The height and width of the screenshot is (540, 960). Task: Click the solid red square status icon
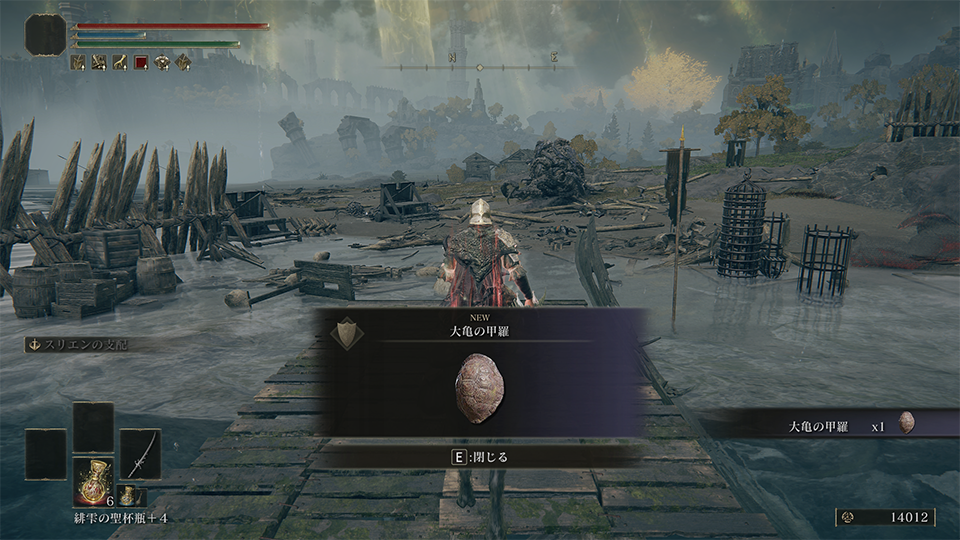(141, 63)
